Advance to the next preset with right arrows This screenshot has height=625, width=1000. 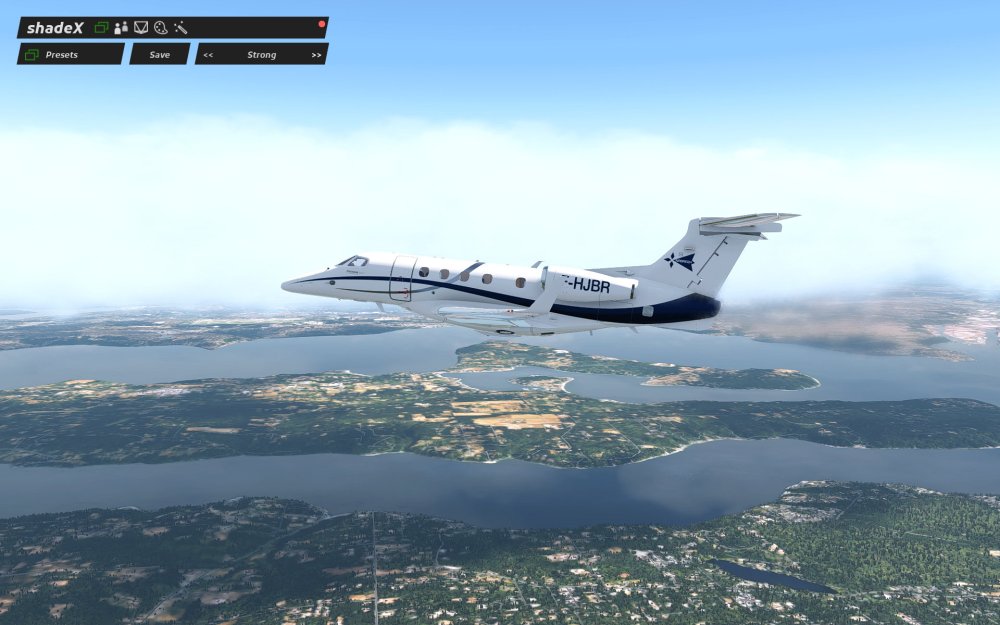click(316, 55)
